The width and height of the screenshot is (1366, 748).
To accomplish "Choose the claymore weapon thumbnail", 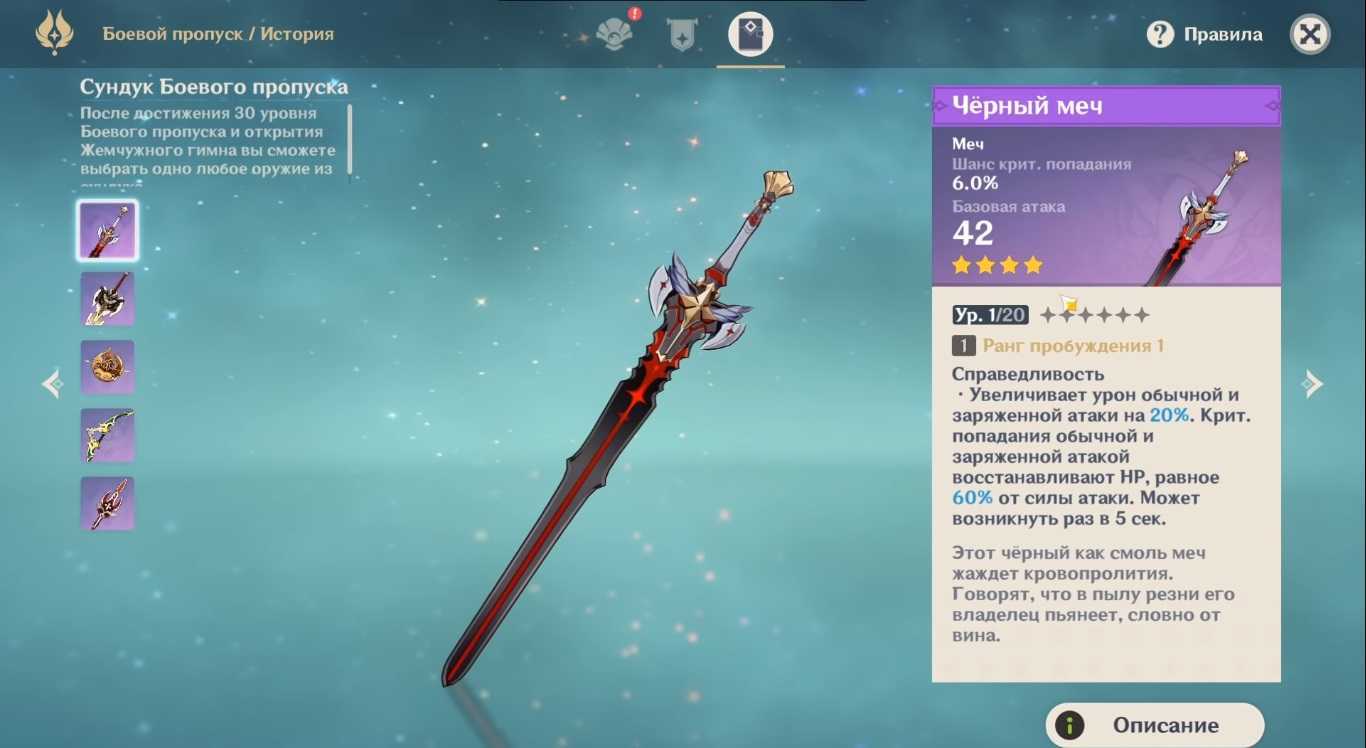I will tap(108, 299).
